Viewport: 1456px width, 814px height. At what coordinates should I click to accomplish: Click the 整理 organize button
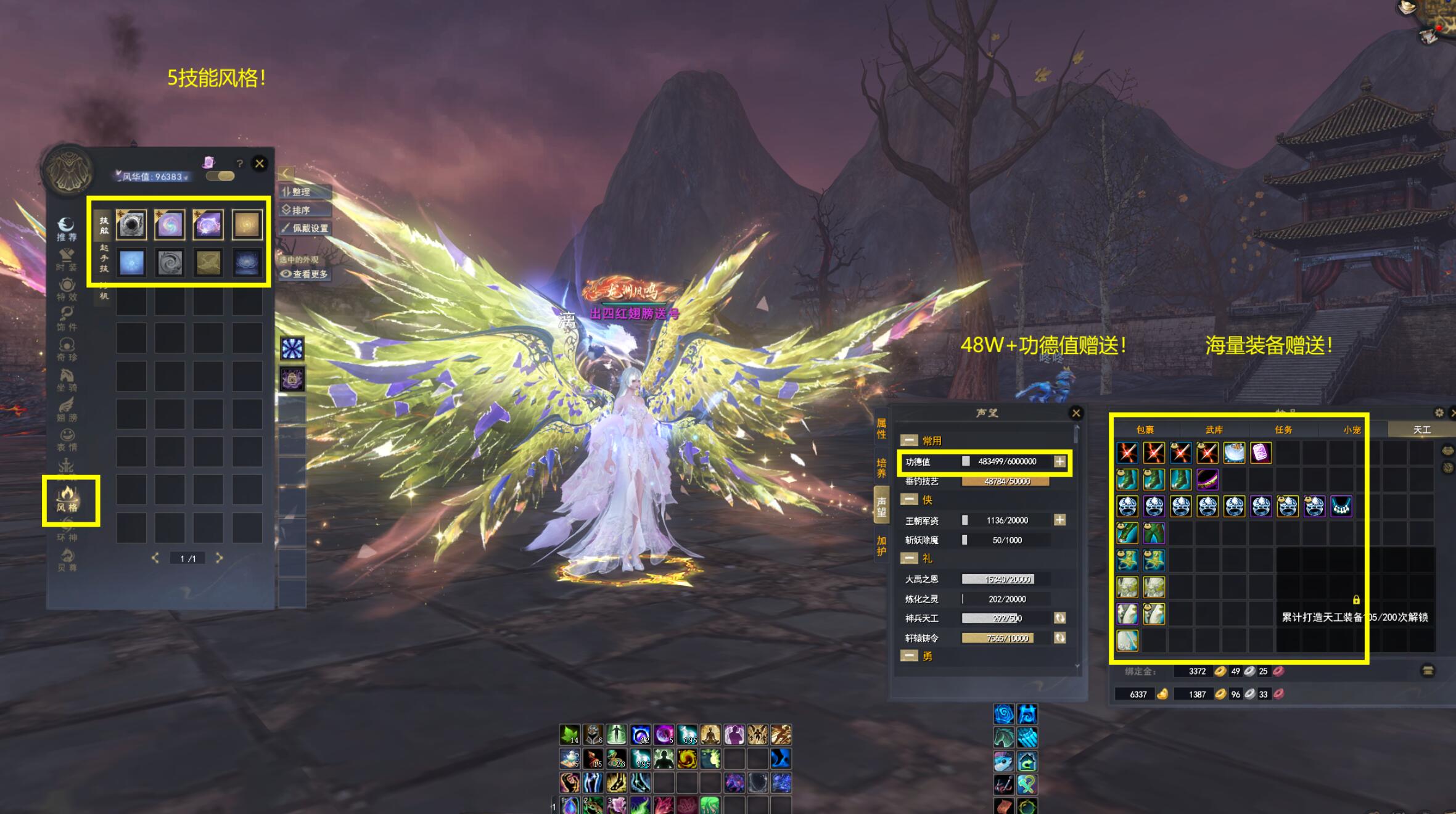[x=305, y=192]
